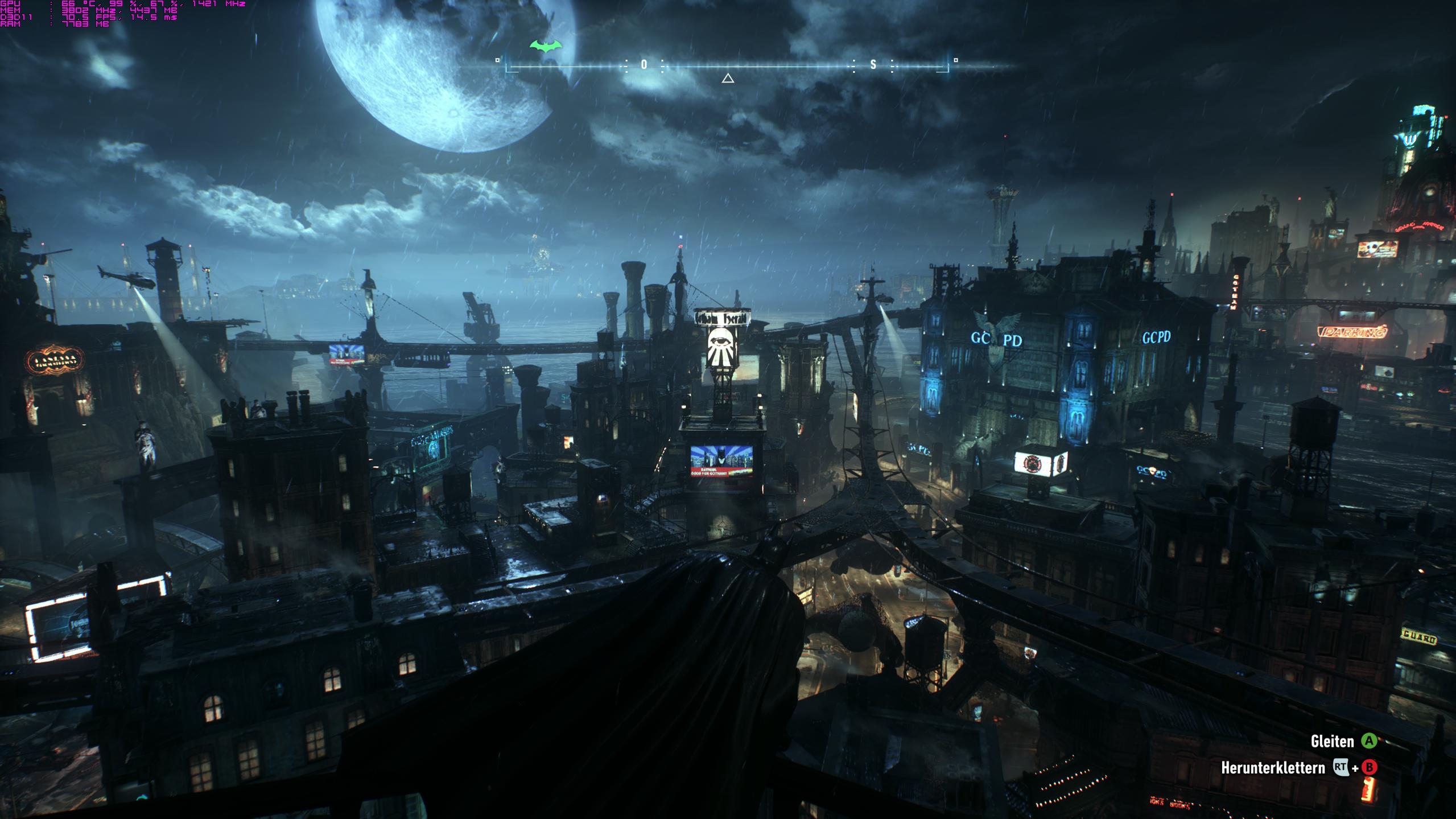This screenshot has width=1456, height=819.
Task: Select the green bat objective marker
Action: click(546, 46)
